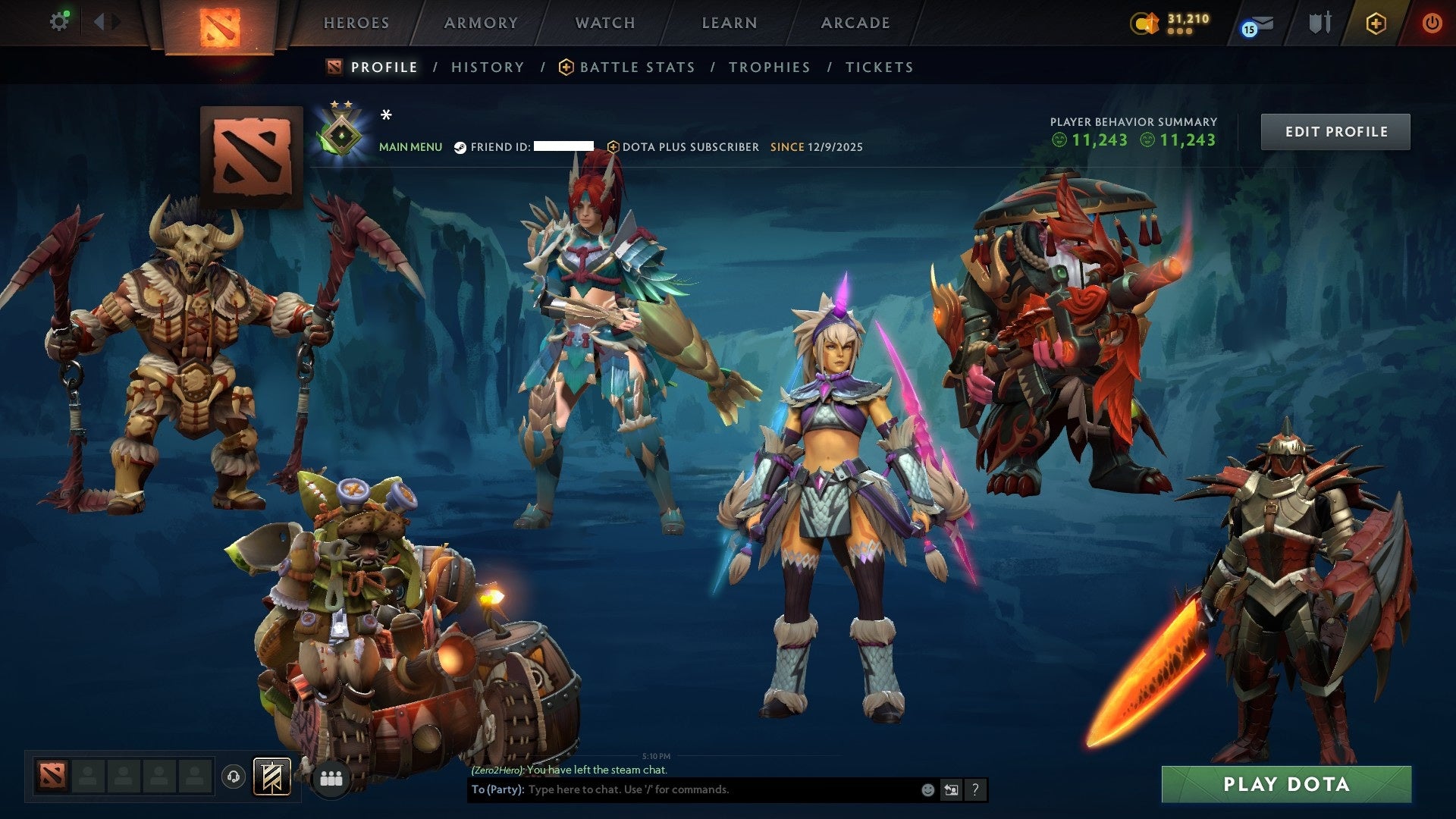This screenshot has width=1456, height=819.
Task: Click the party chat input field
Action: coord(682,789)
